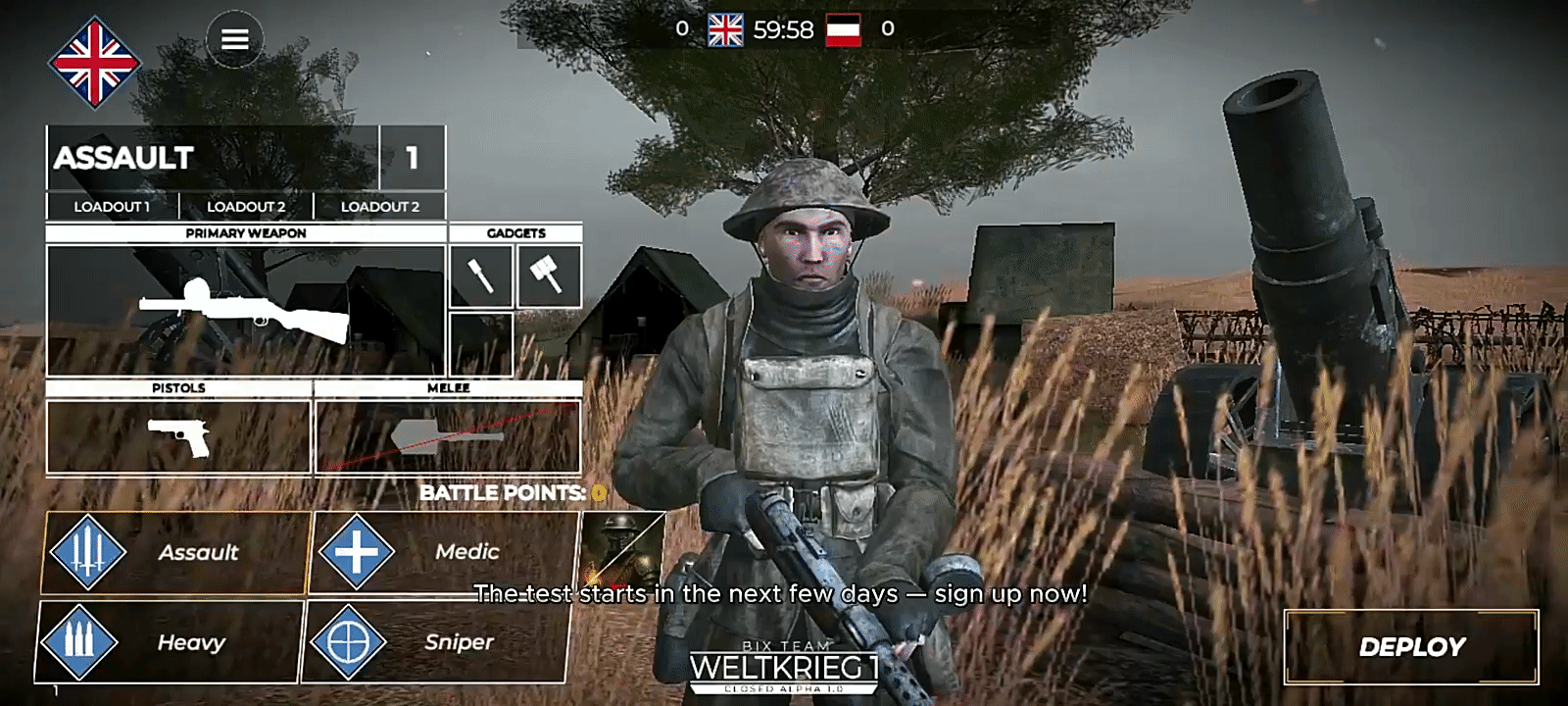Choose the Assault class
The width and height of the screenshot is (1568, 706).
pos(174,552)
